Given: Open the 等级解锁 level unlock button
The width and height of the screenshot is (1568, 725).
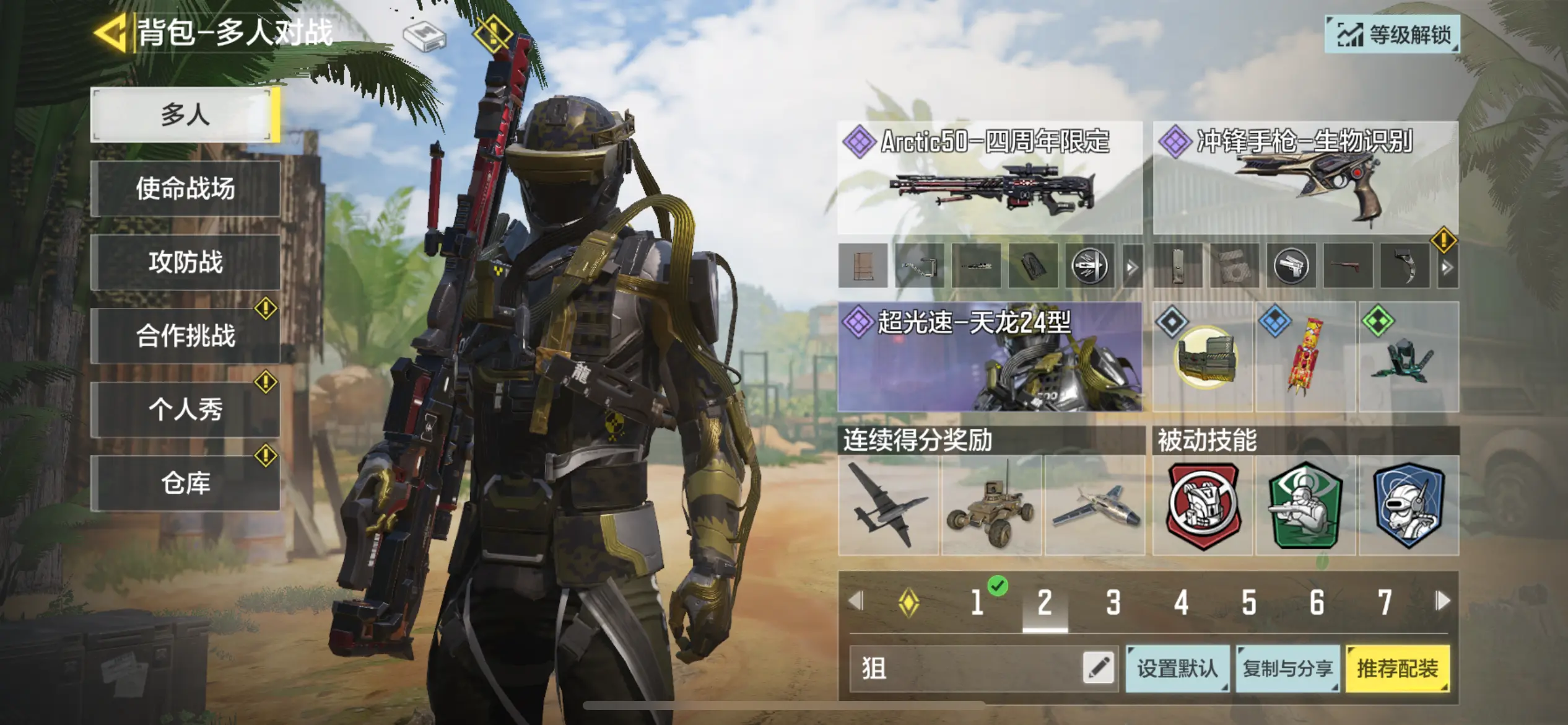Looking at the screenshot, I should [1392, 35].
